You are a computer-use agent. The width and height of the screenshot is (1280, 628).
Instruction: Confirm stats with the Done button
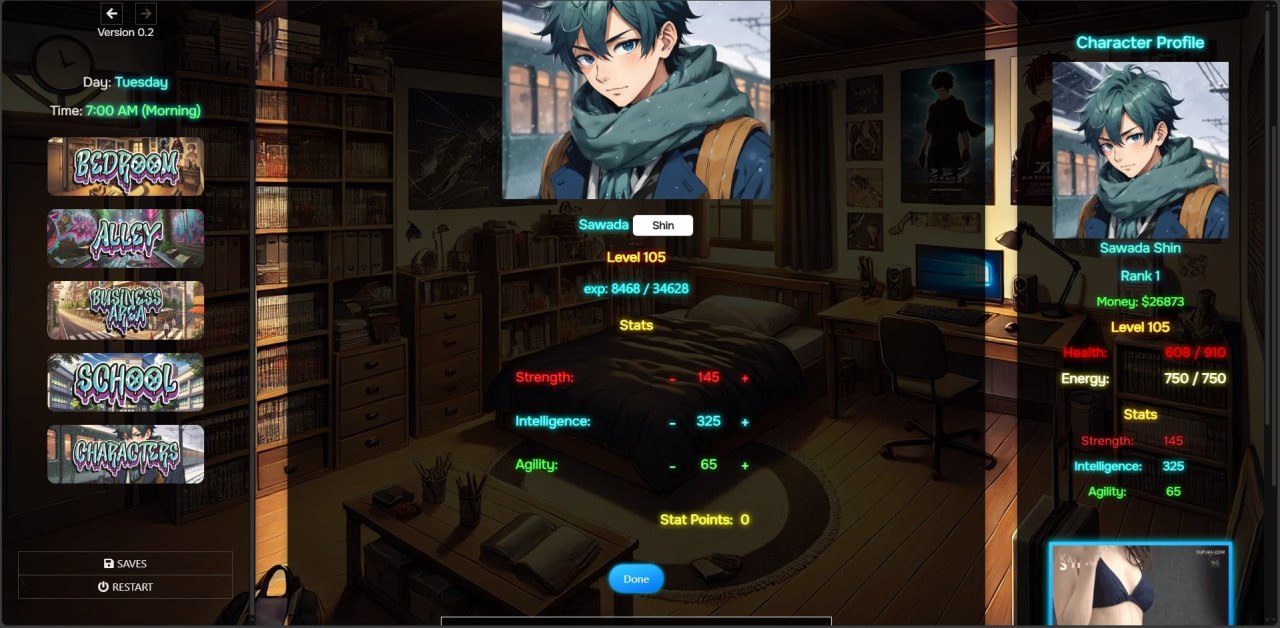(636, 579)
